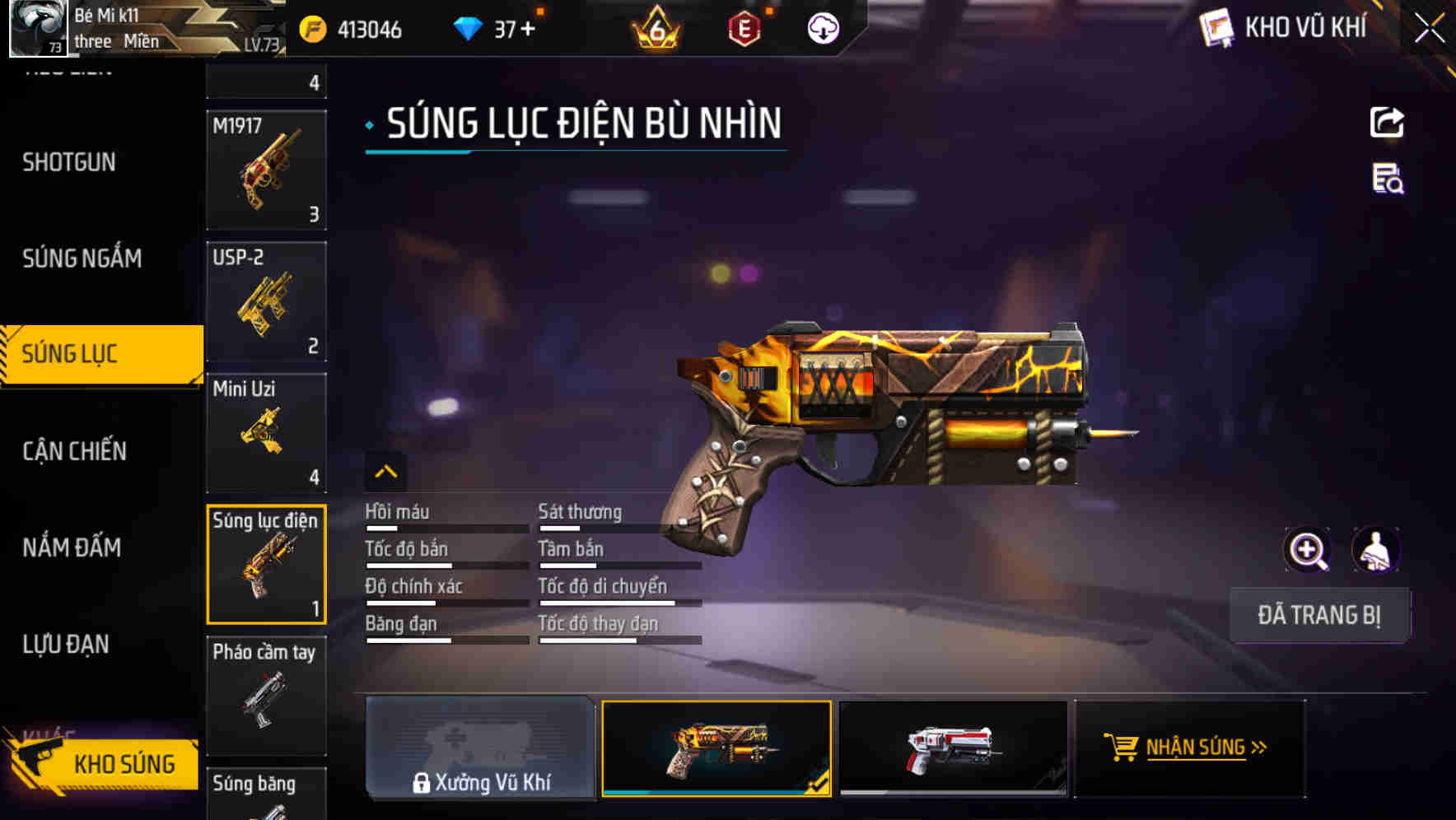Screen dimensions: 1456x820
Task: Switch to the SHOTGUN category
Action: [x=69, y=162]
